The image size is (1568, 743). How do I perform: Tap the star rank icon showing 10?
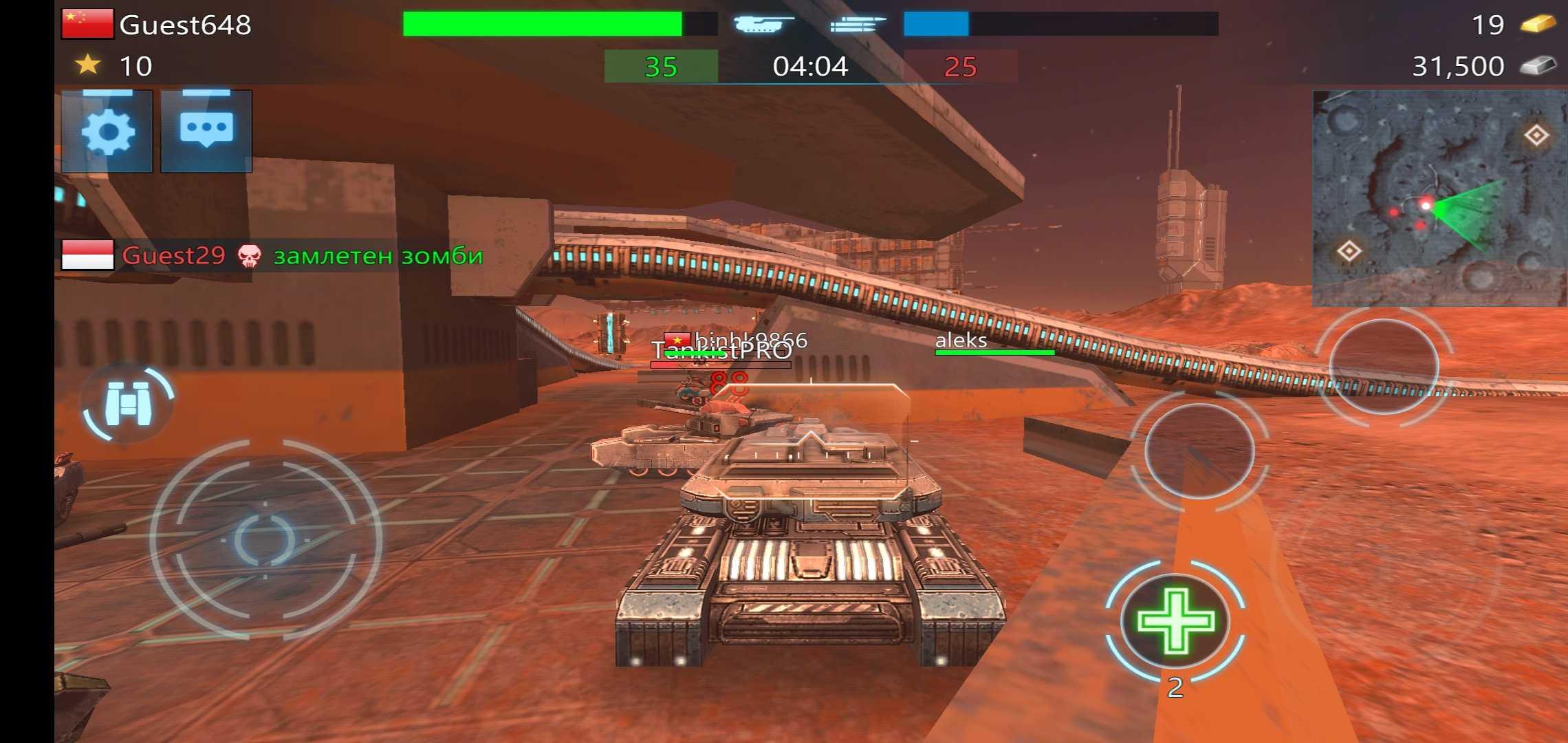[x=86, y=66]
